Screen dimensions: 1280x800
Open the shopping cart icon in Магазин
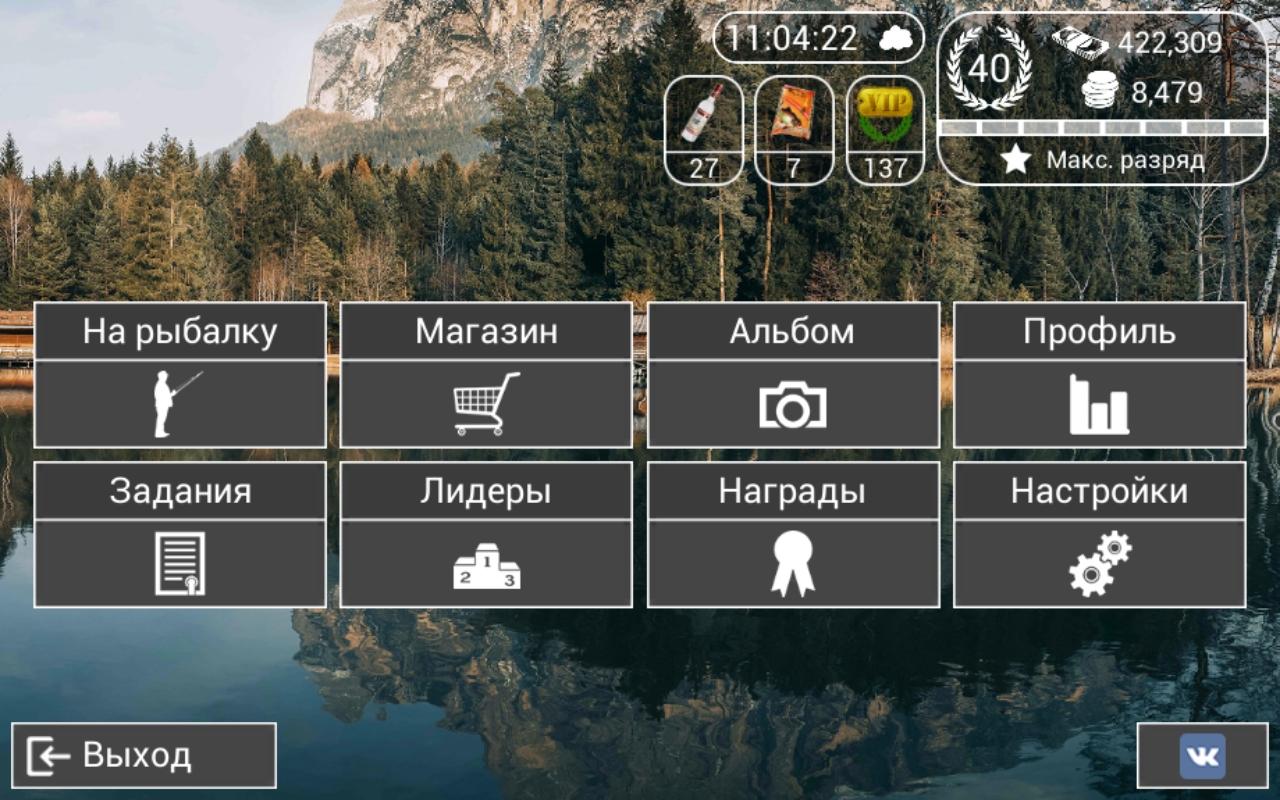[x=482, y=403]
